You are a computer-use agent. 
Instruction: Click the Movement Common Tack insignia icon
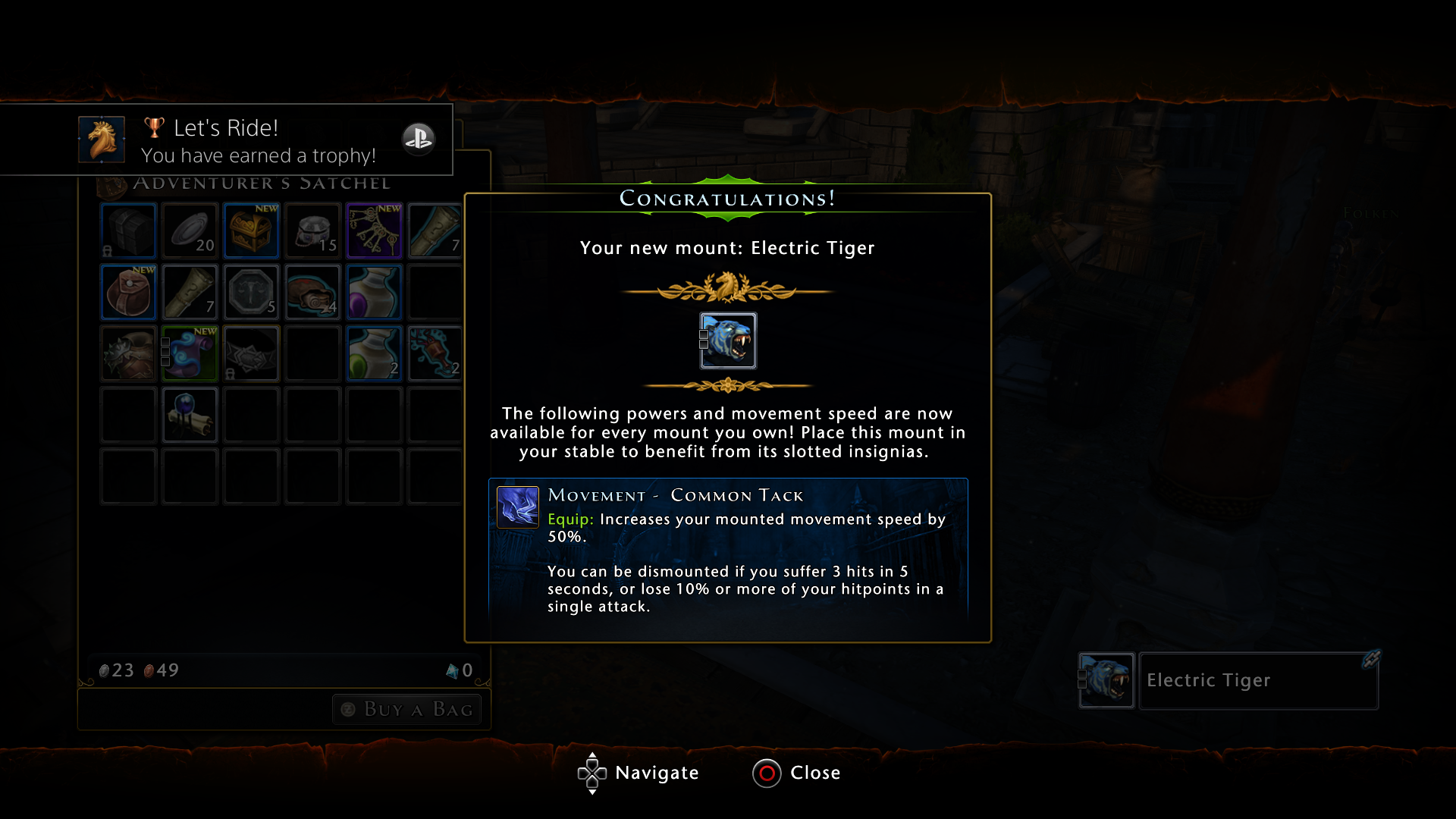click(x=519, y=507)
